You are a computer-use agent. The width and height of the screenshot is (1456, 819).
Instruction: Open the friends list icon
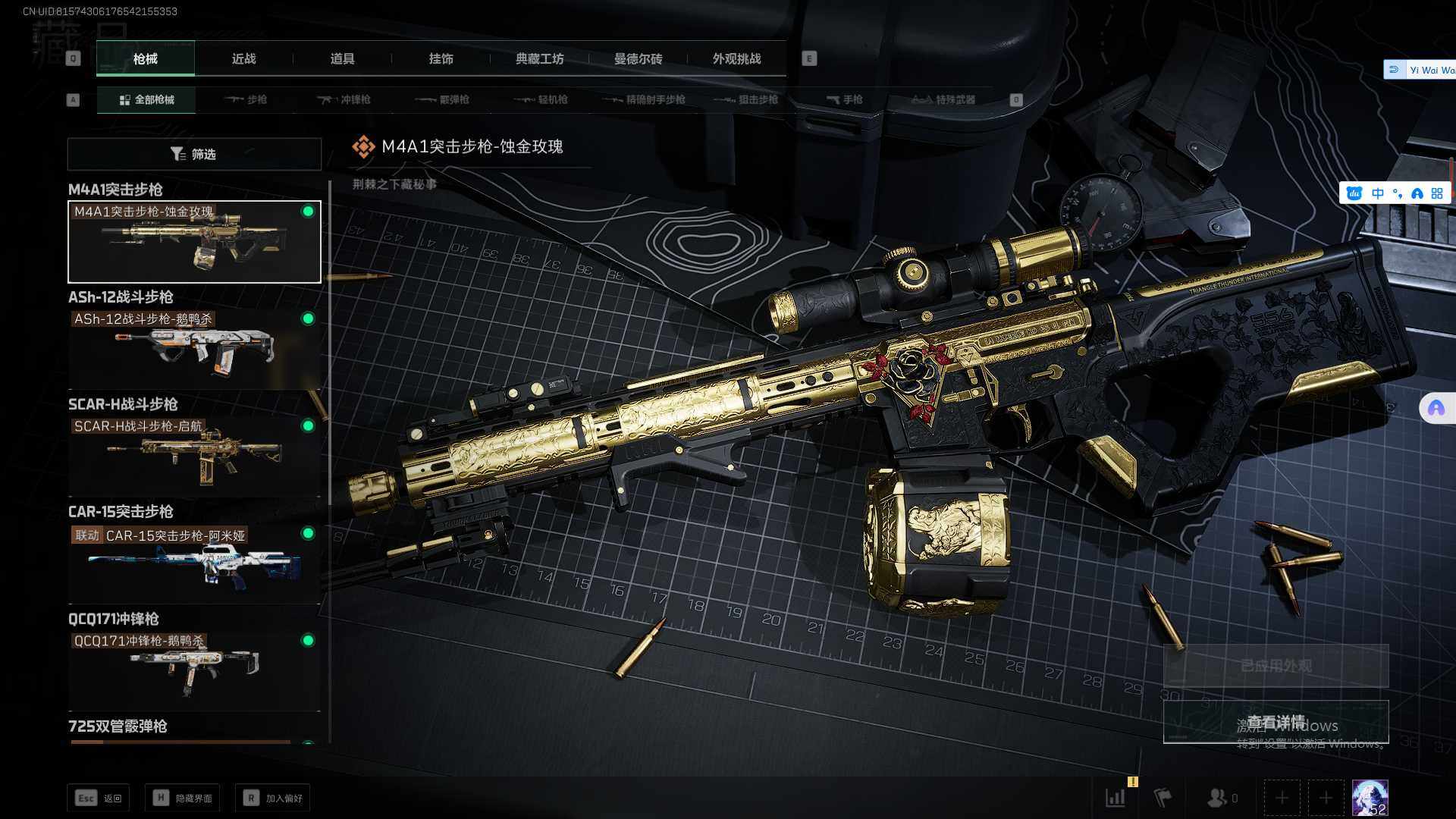1221,798
